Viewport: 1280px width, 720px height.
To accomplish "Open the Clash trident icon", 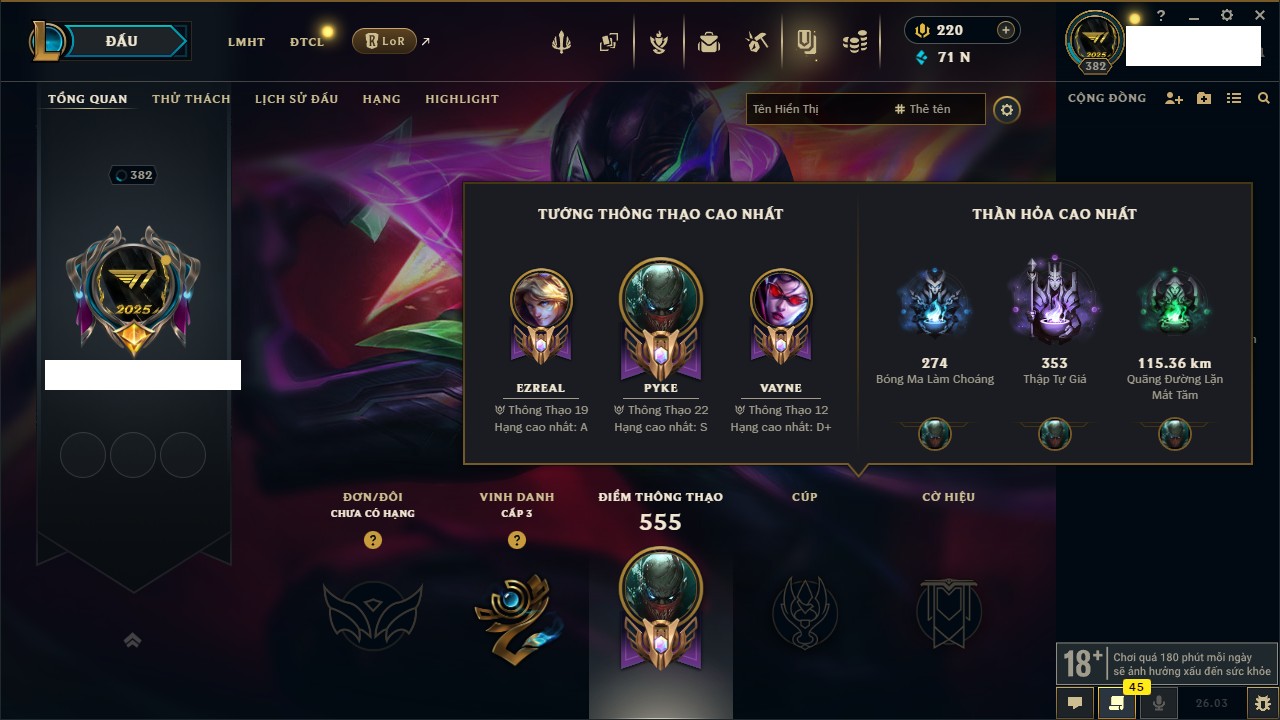I will coord(561,42).
